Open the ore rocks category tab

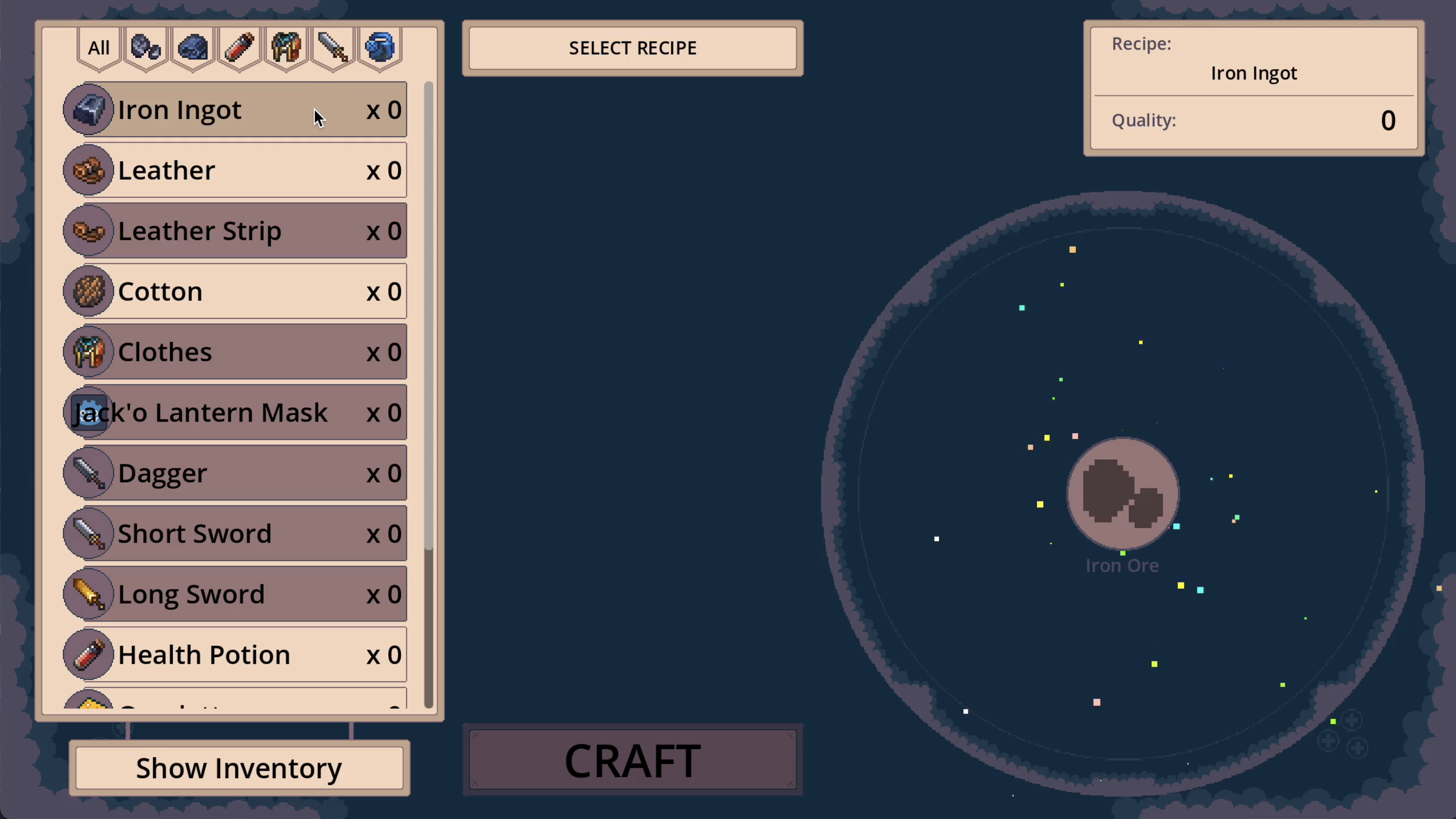click(146, 48)
